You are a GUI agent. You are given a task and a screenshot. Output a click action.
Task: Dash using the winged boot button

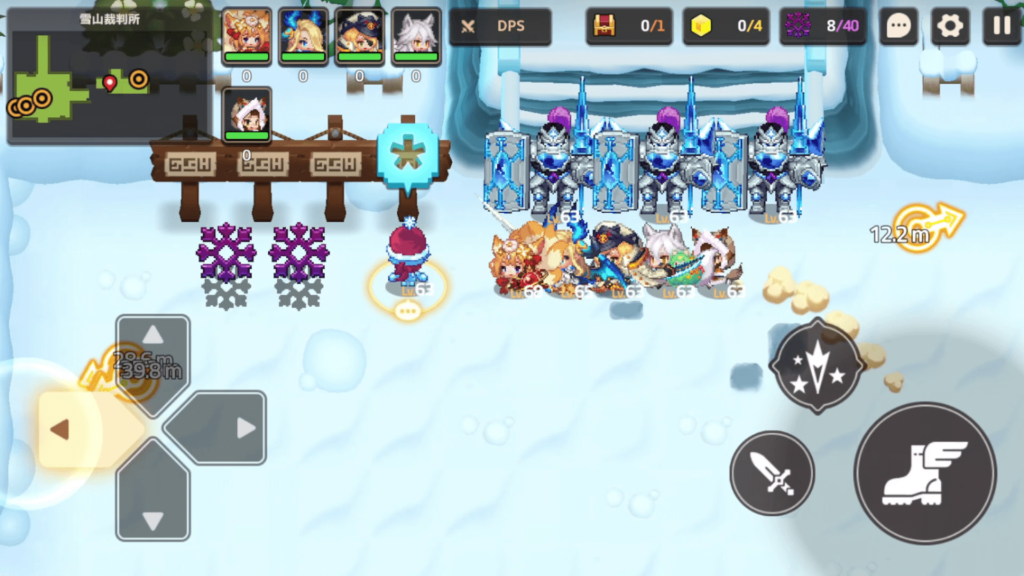coord(925,473)
